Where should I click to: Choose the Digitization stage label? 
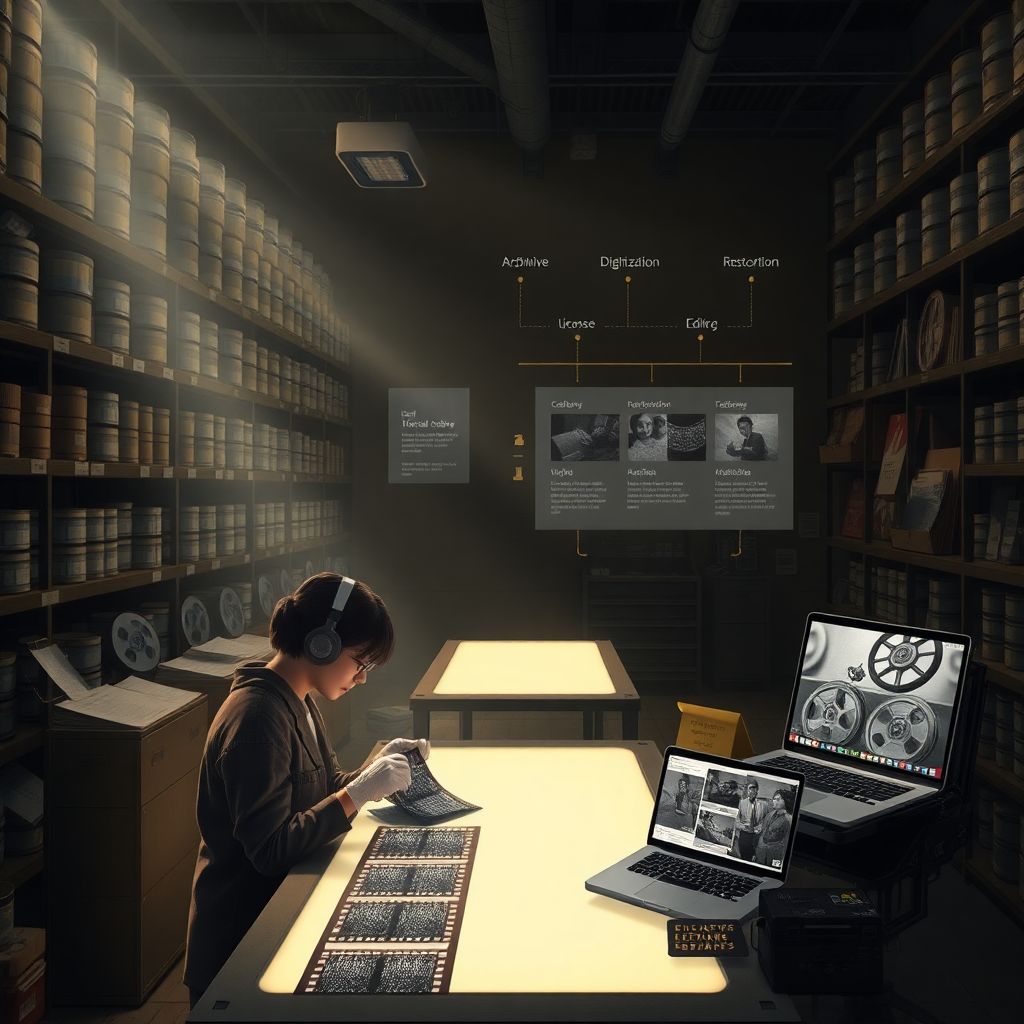629,262
